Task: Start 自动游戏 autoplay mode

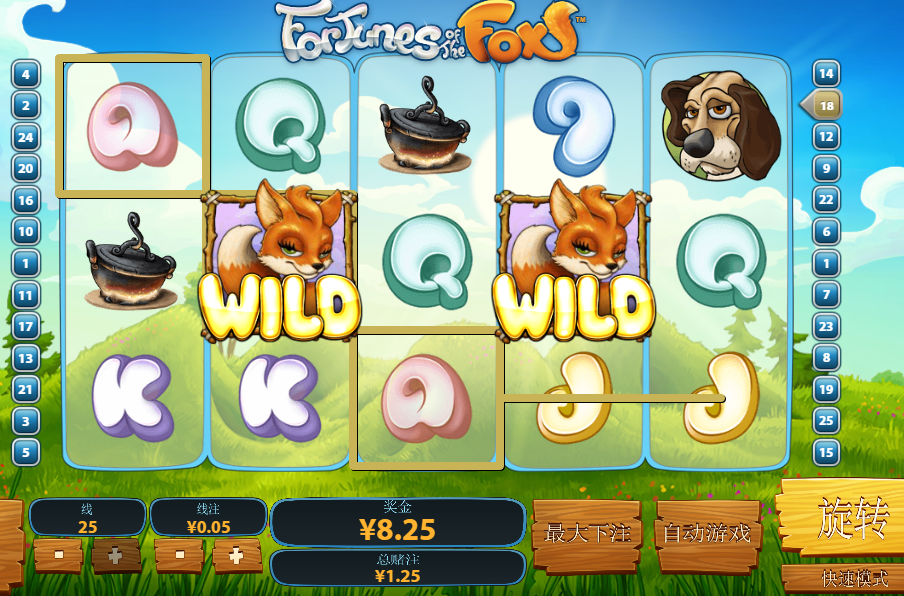Action: [x=706, y=534]
